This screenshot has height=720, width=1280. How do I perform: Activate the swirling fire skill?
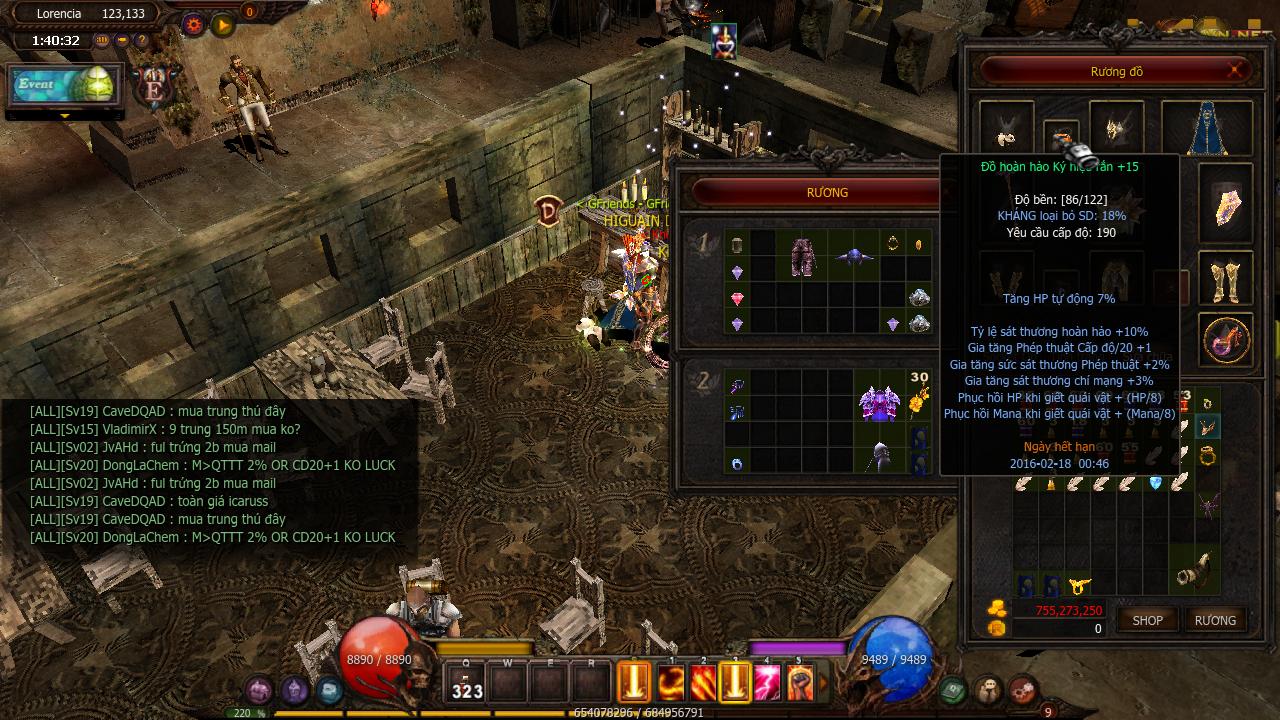click(671, 683)
